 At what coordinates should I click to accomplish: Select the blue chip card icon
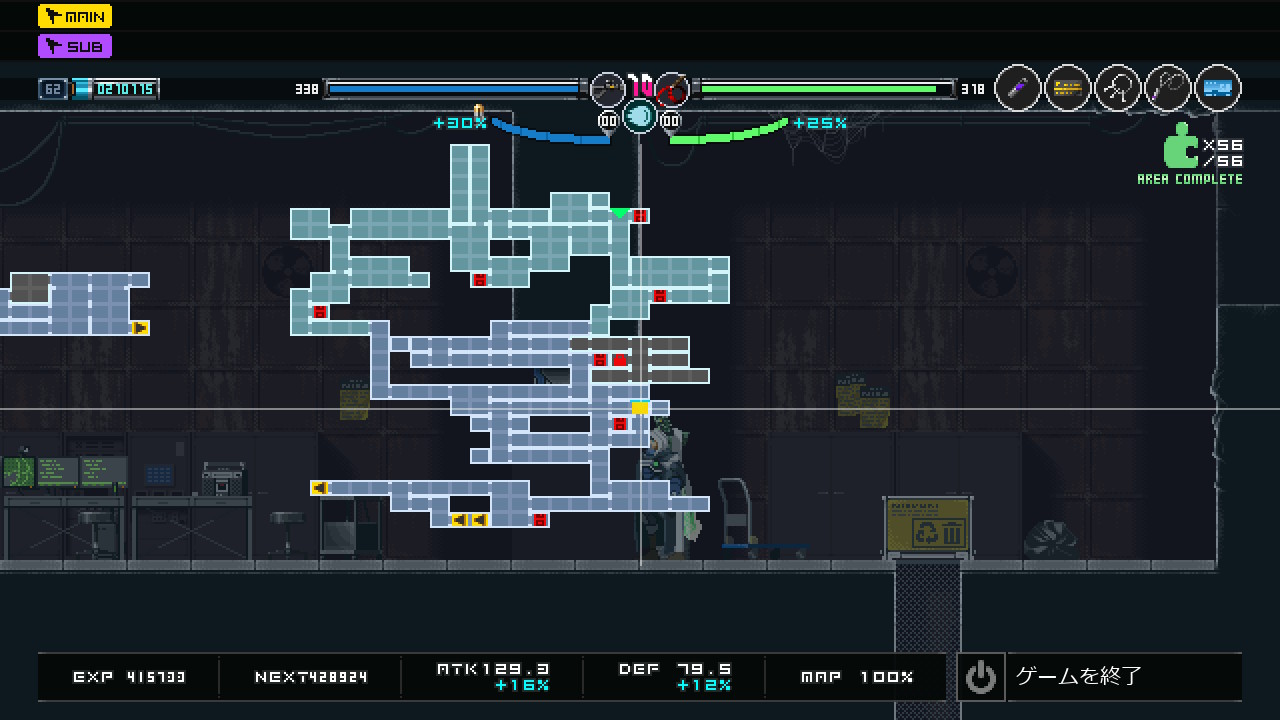(1217, 89)
